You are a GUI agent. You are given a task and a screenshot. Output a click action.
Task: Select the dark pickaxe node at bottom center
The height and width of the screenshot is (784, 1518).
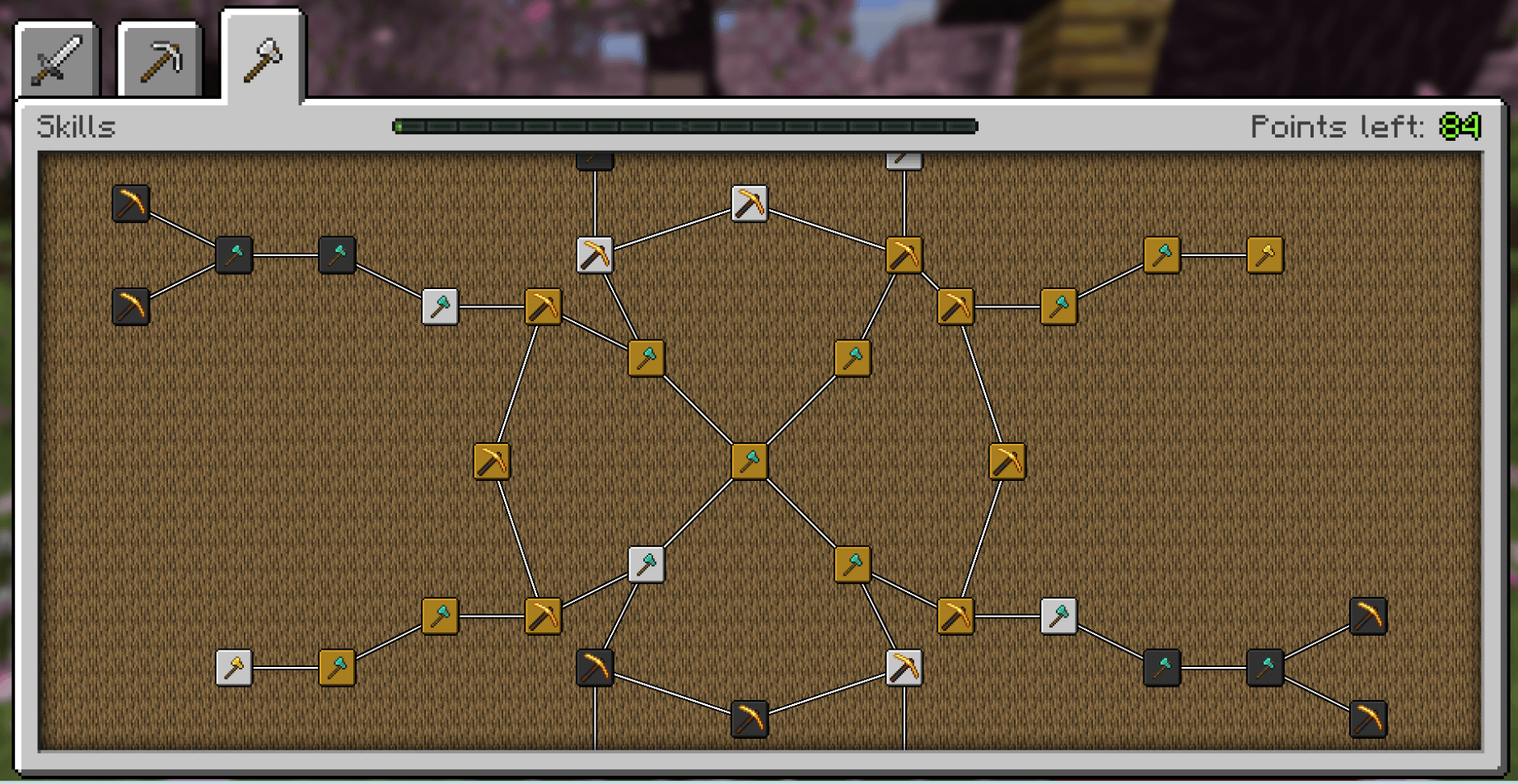pyautogui.click(x=748, y=718)
